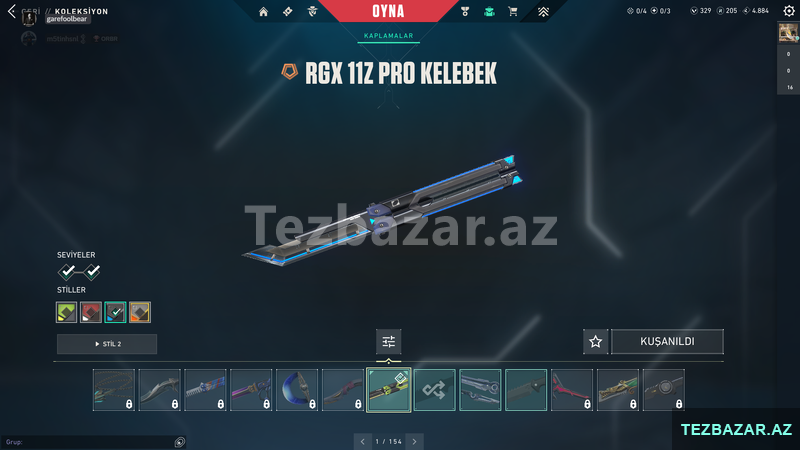Open the home icon in top bar
800x450 pixels.
[263, 12]
